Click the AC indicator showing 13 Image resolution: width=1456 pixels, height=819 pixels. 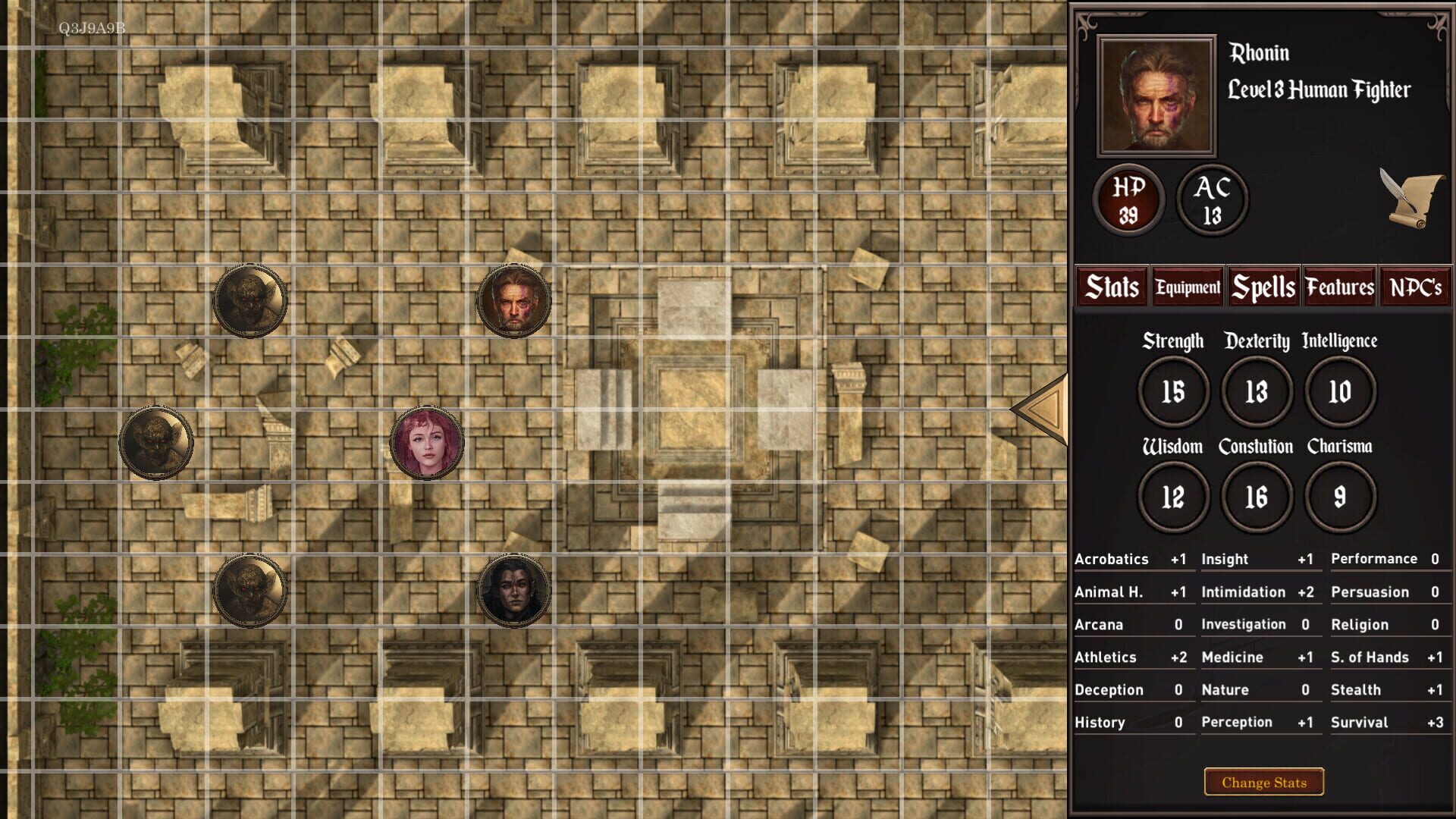pyautogui.click(x=1212, y=199)
